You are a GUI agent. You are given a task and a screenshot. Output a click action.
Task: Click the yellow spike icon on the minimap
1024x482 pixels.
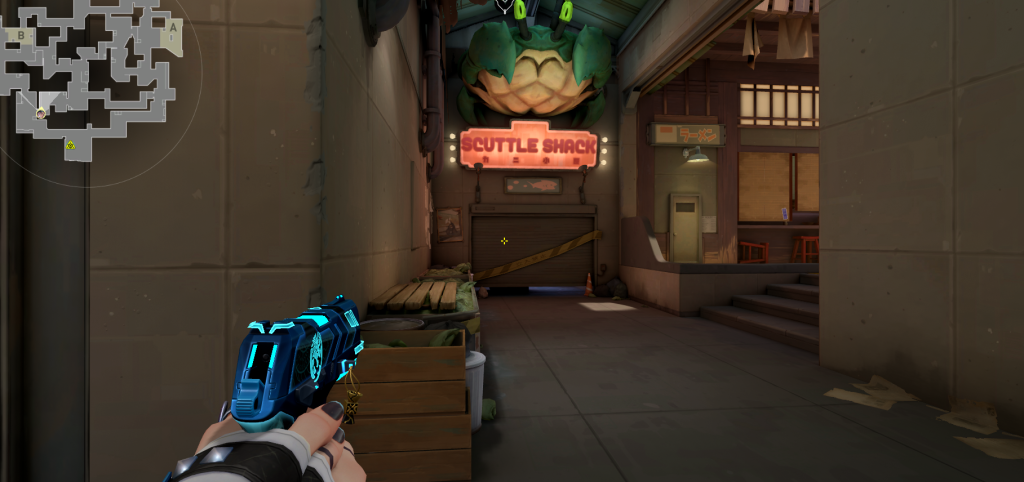(x=71, y=146)
